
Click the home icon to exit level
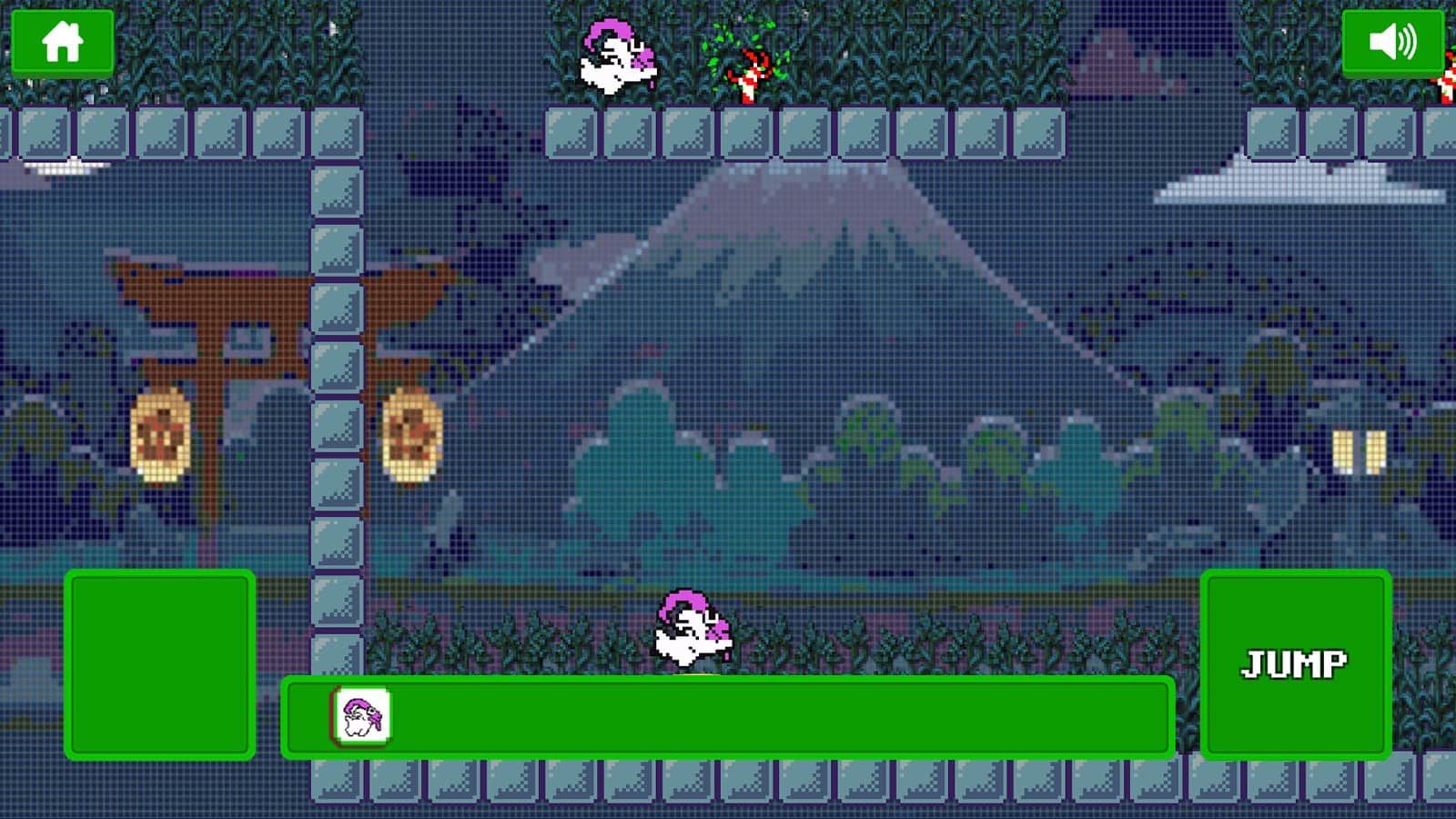(x=64, y=41)
